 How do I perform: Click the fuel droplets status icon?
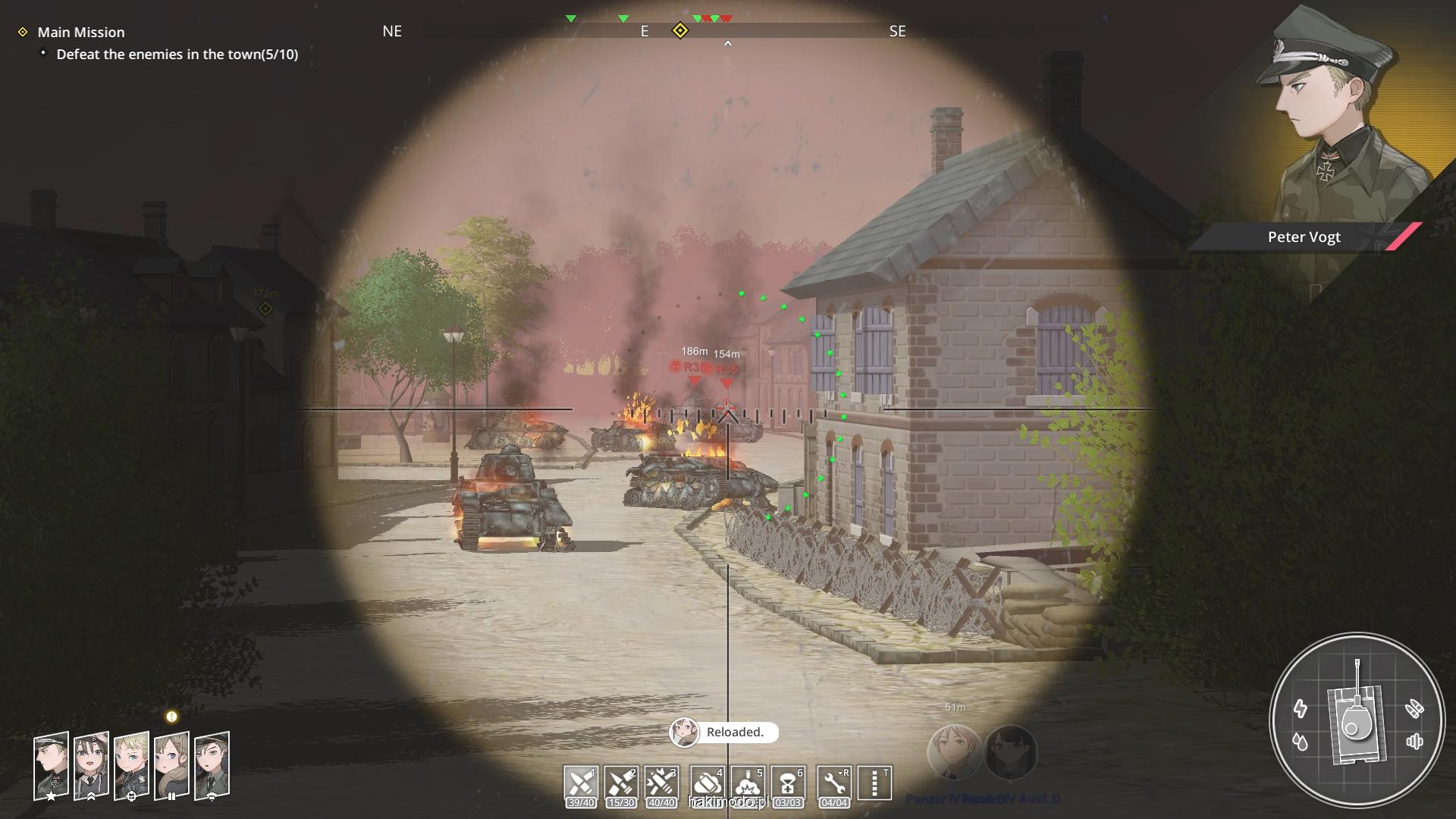point(1301,742)
